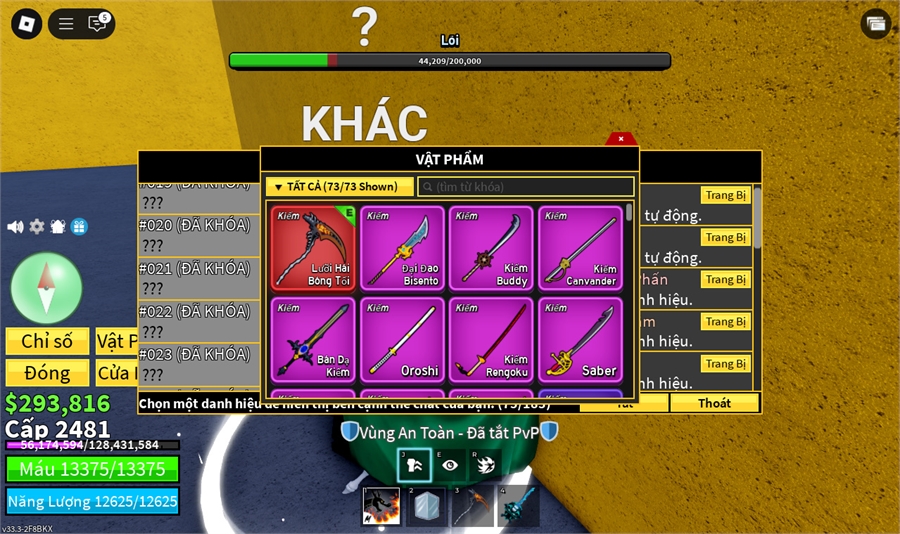This screenshot has width=900, height=534.
Task: Click the Đóng button
Action: tap(47, 373)
